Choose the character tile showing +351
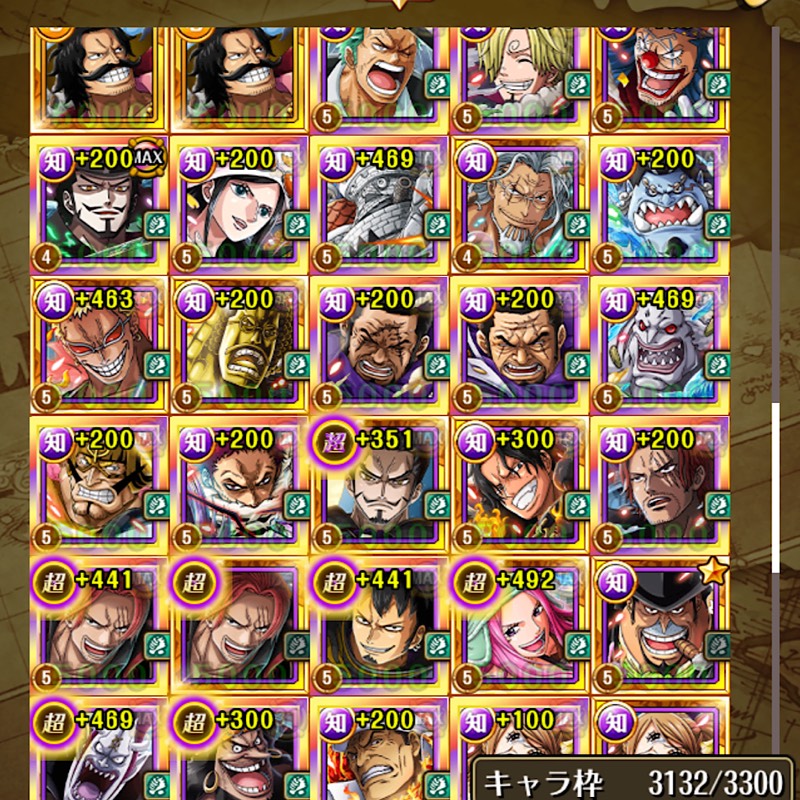 point(380,485)
